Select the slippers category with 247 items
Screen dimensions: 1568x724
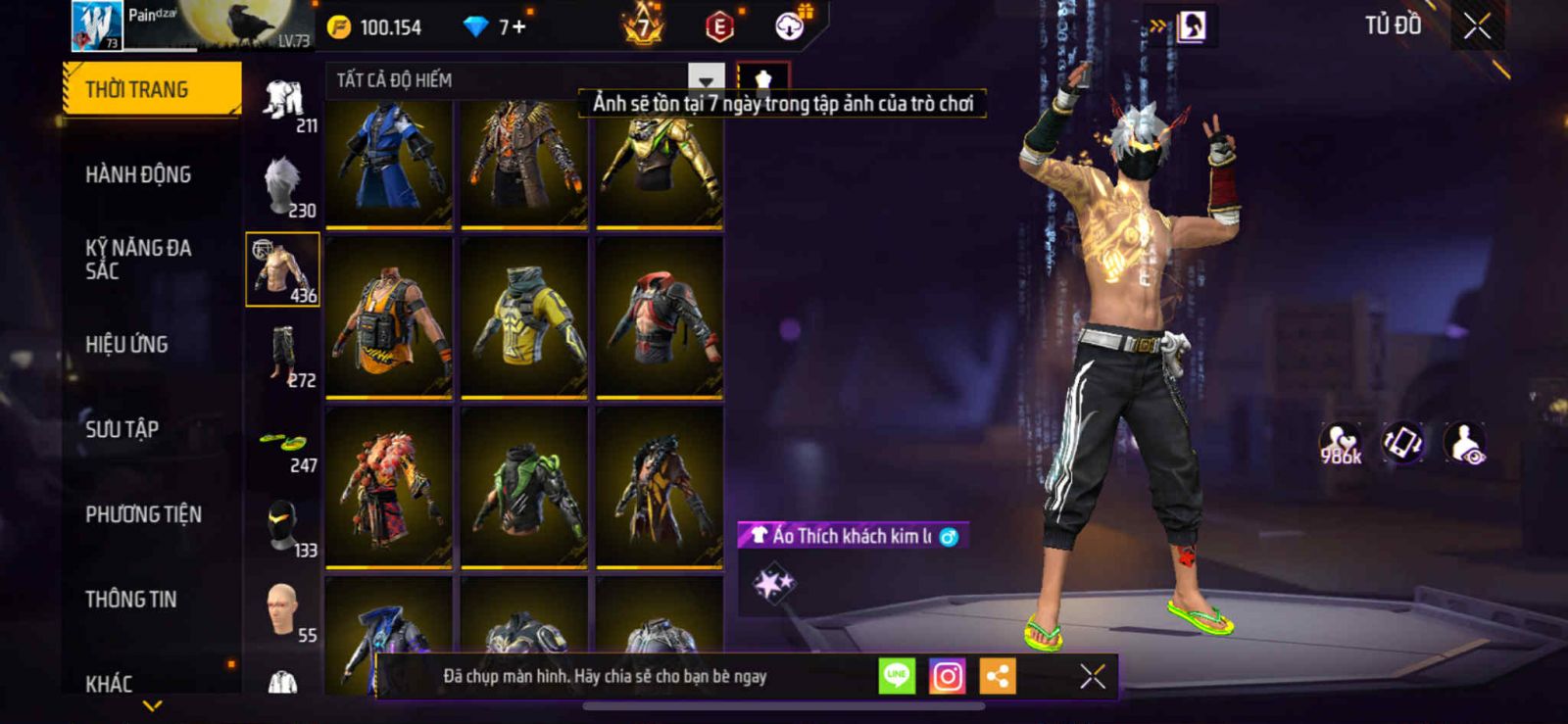[284, 447]
